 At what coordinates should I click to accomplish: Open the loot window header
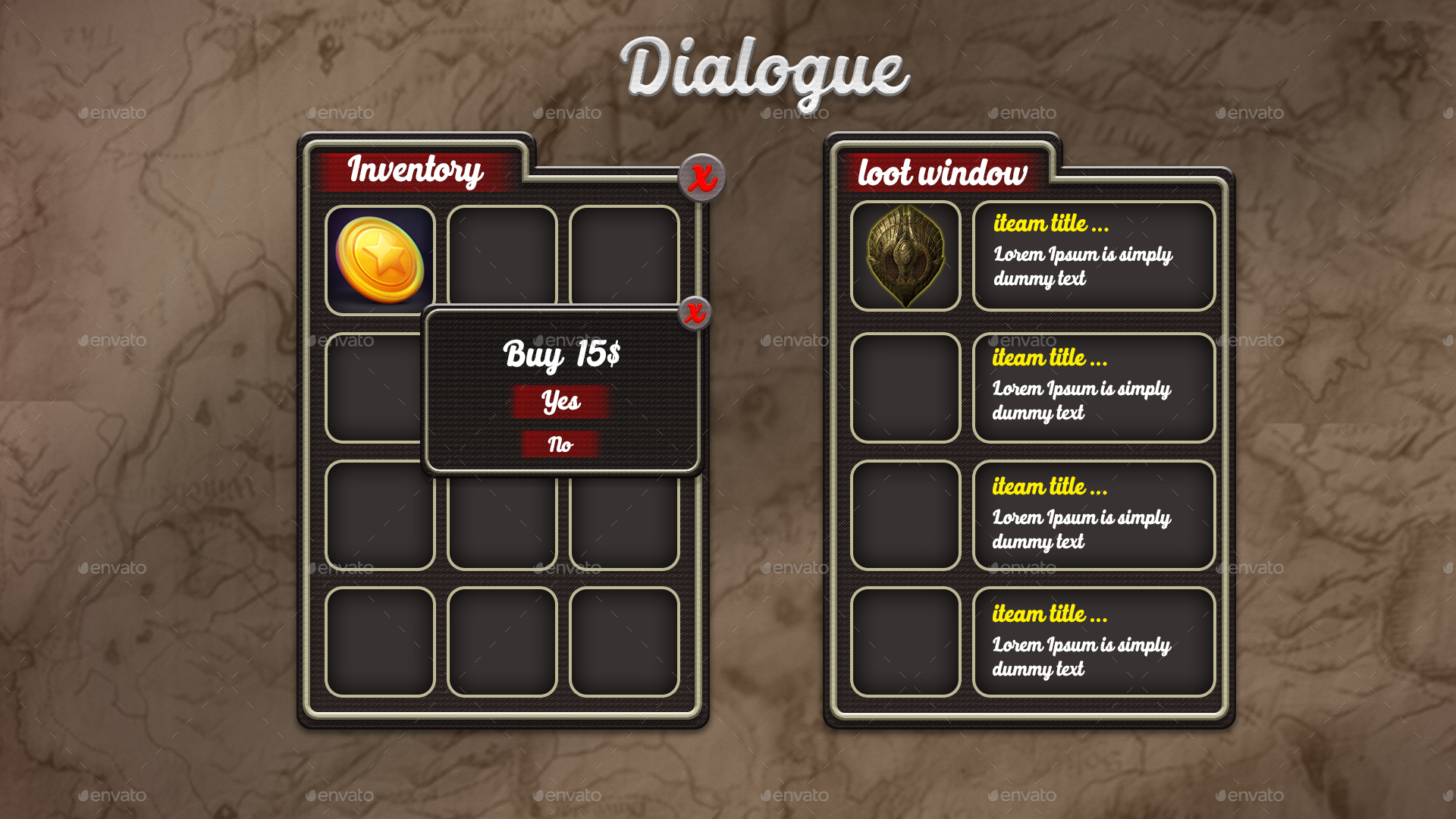pyautogui.click(x=943, y=173)
